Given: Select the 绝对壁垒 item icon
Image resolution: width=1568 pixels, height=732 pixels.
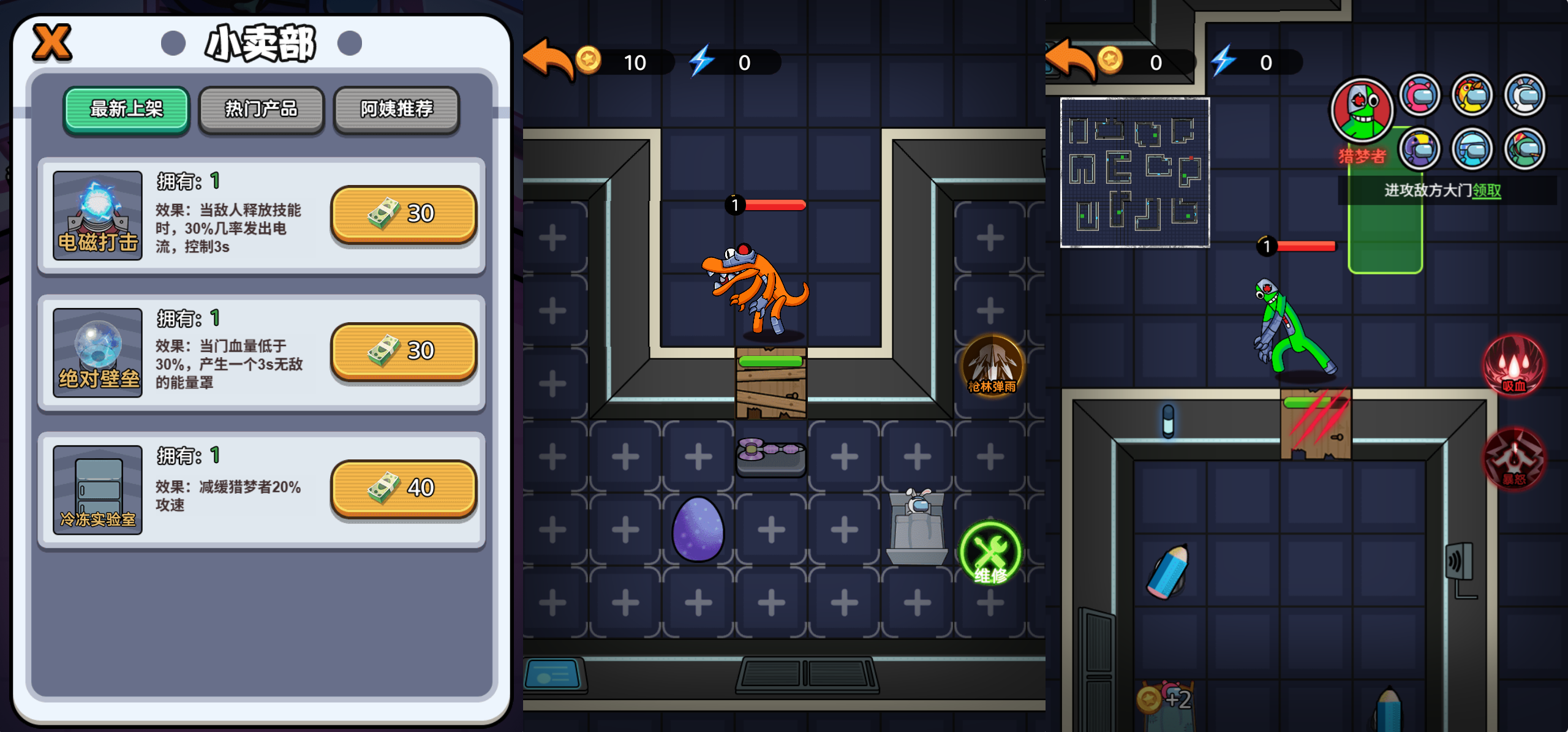Looking at the screenshot, I should (97, 352).
